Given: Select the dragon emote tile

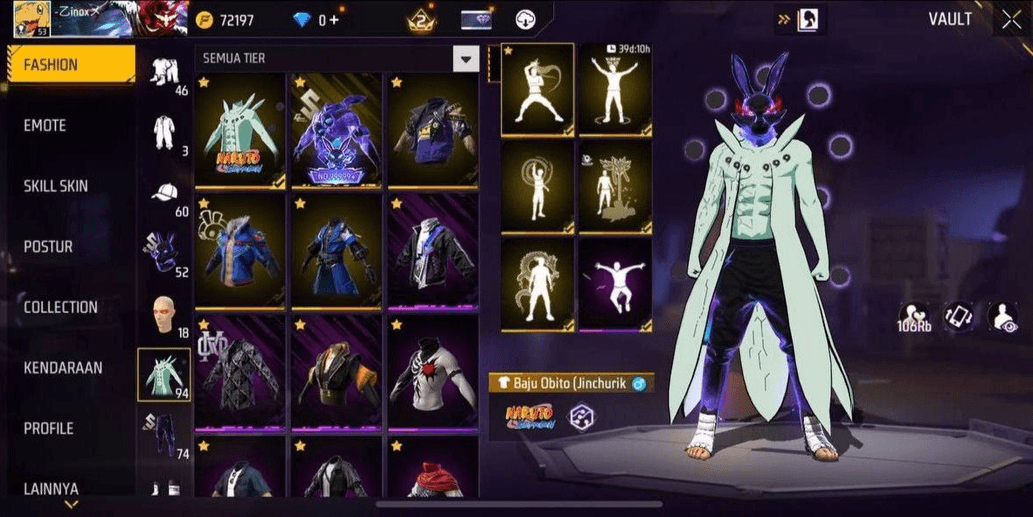Looking at the screenshot, I should 538,283.
